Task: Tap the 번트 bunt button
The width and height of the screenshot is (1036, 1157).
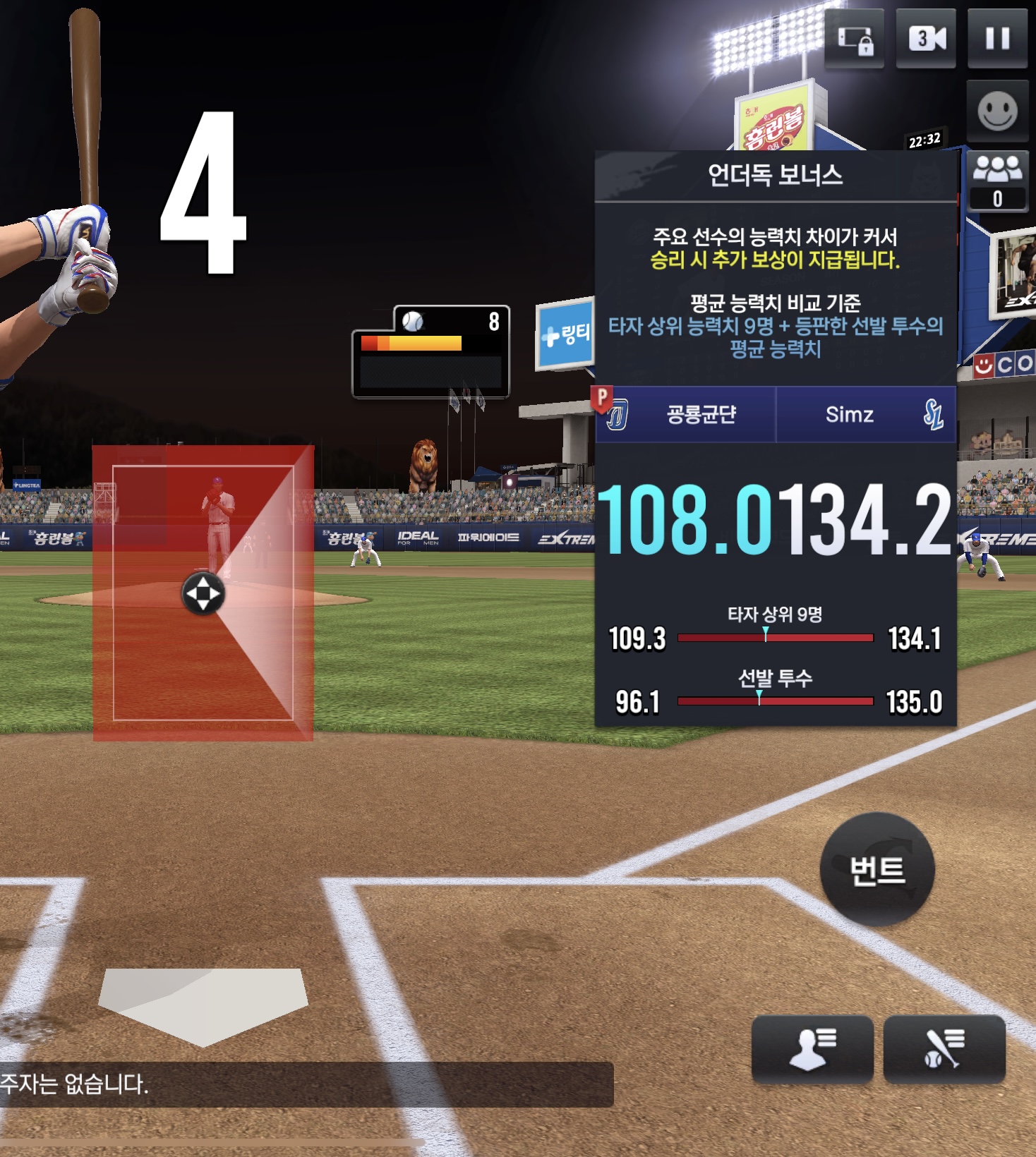Action: click(x=877, y=869)
